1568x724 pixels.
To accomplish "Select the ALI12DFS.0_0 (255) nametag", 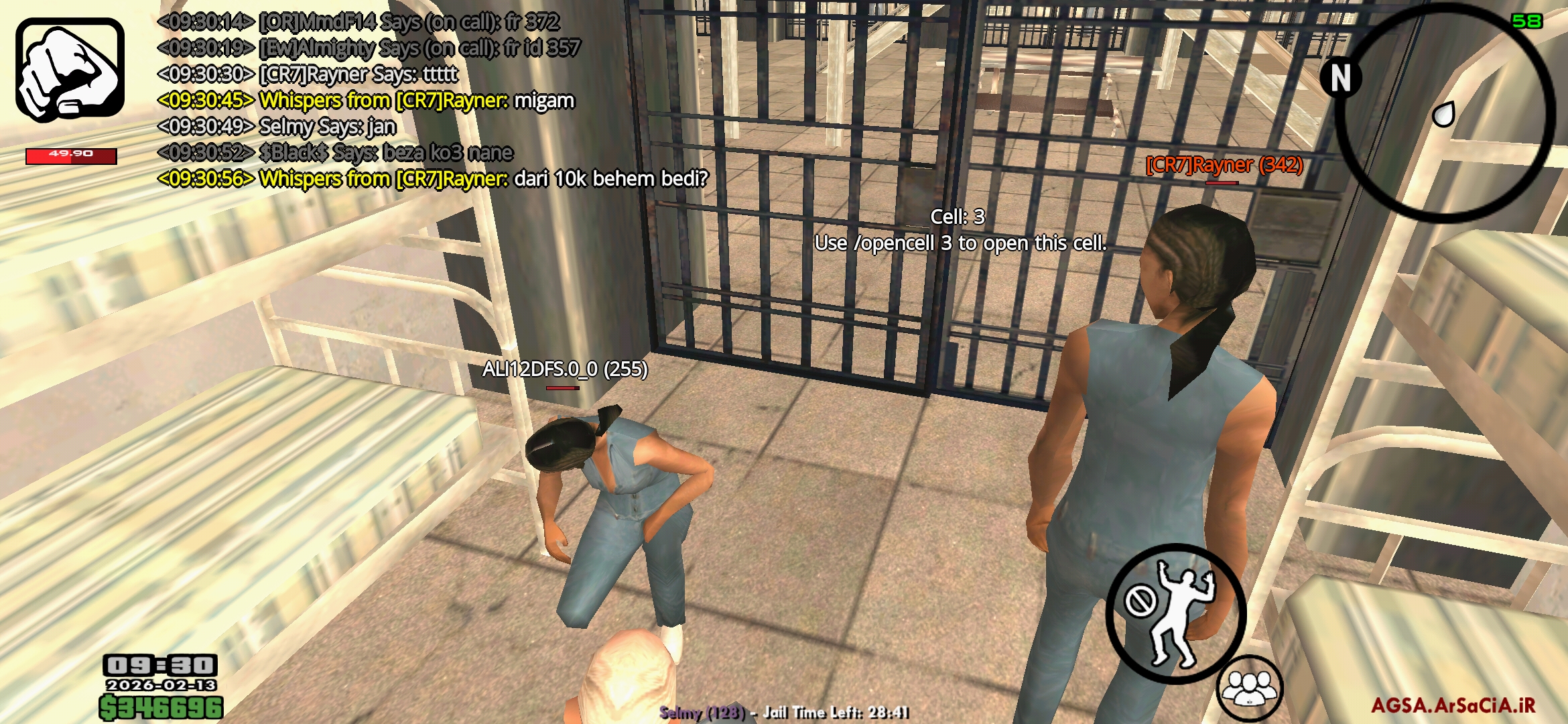I will point(565,369).
